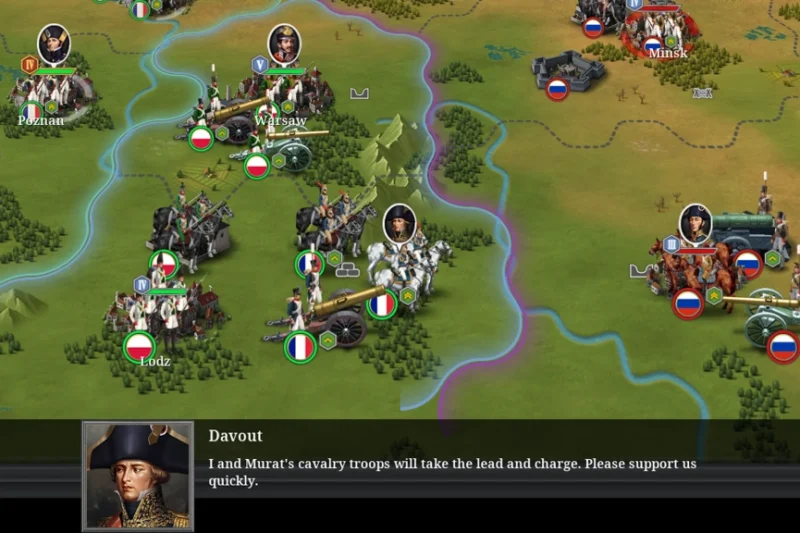Select the Russian fortress flag badge
Screen dimensions: 800x533
click(x=557, y=89)
